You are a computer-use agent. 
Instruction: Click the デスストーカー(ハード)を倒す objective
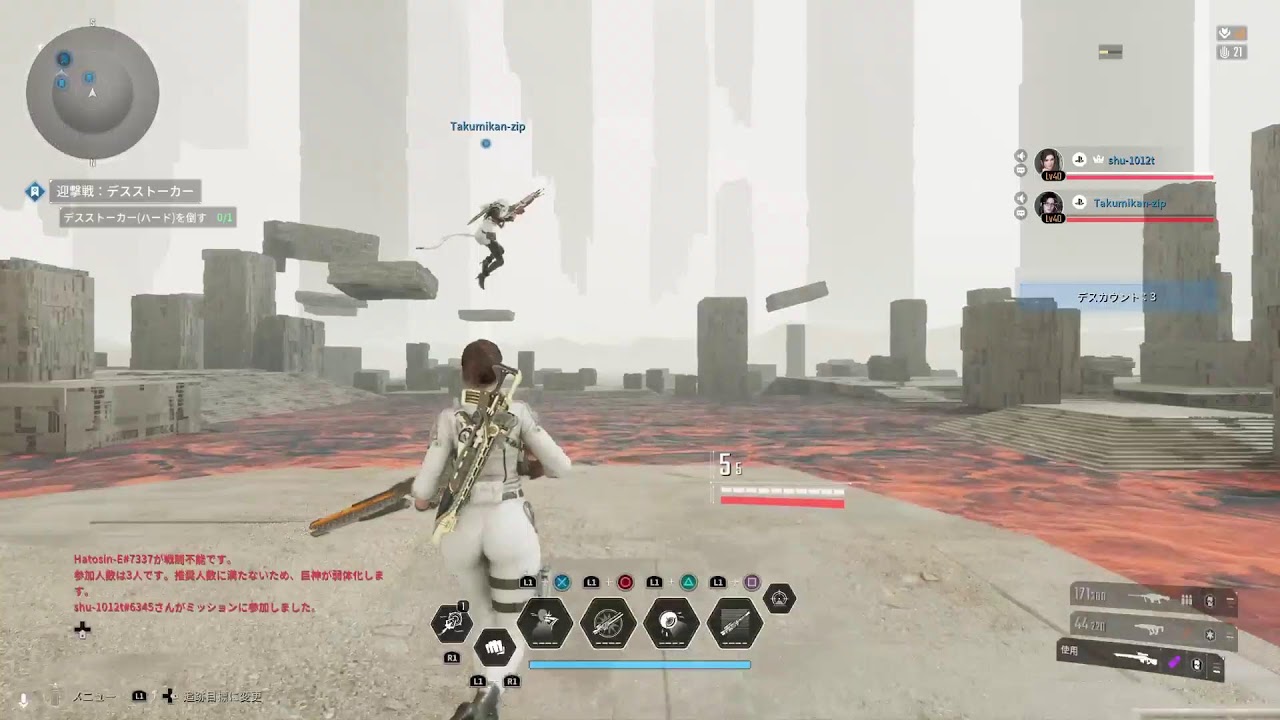(x=147, y=216)
